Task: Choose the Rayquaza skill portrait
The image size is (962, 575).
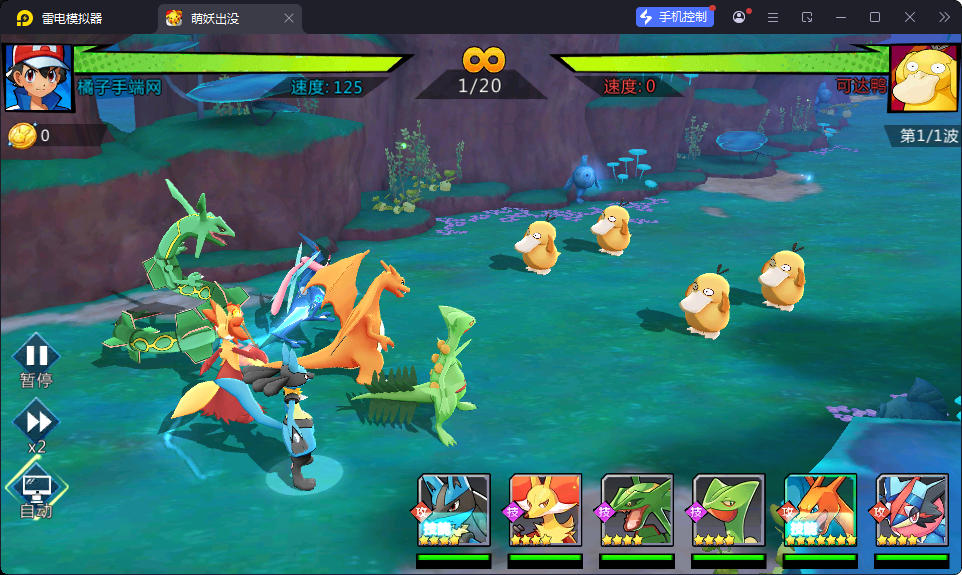Action: 637,510
